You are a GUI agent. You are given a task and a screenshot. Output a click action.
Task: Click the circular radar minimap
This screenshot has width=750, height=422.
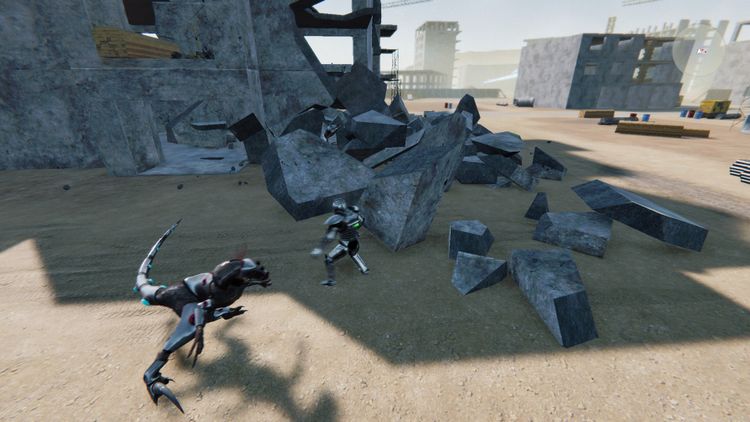[698, 51]
